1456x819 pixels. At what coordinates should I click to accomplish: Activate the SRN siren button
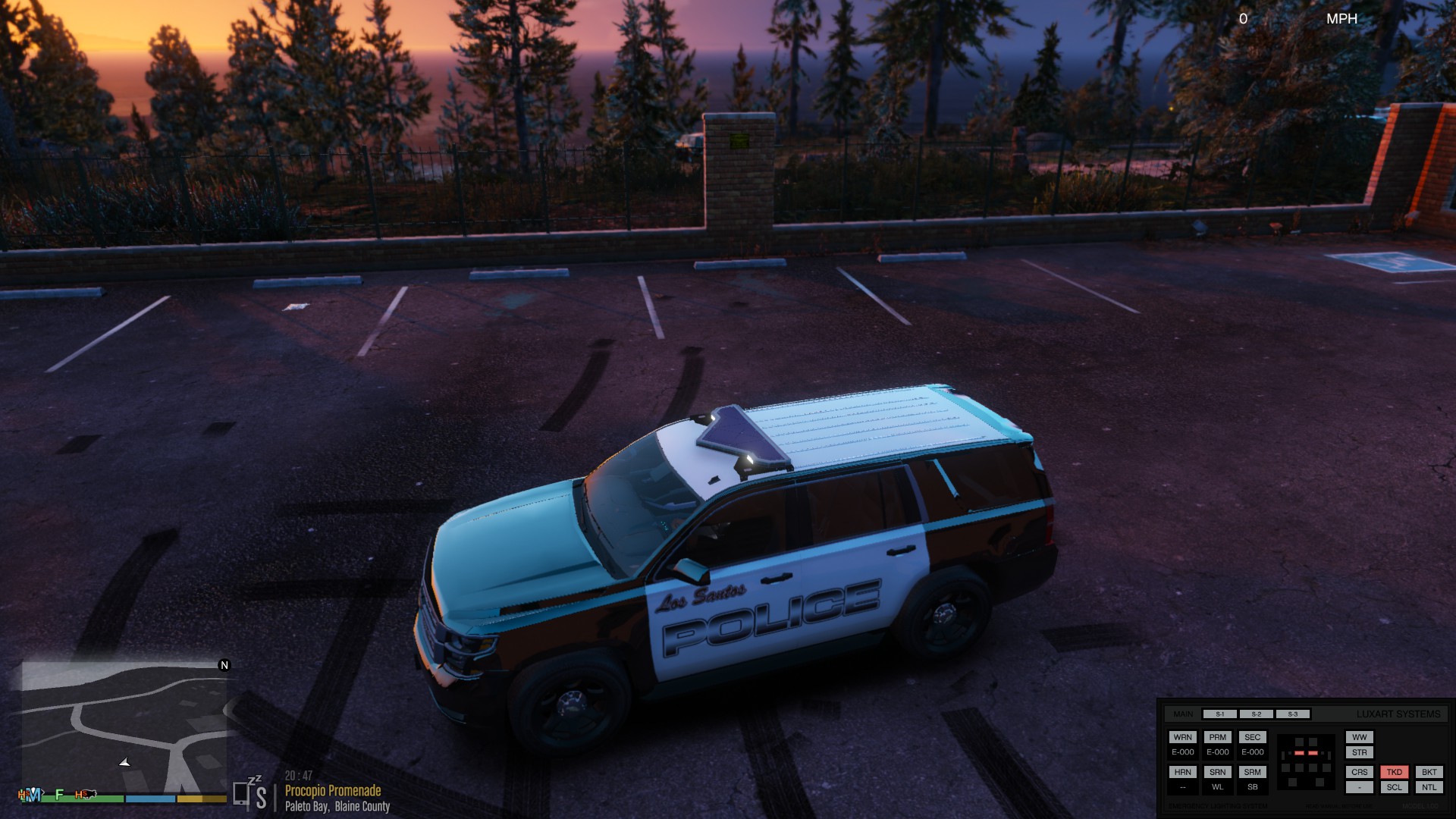(1217, 772)
